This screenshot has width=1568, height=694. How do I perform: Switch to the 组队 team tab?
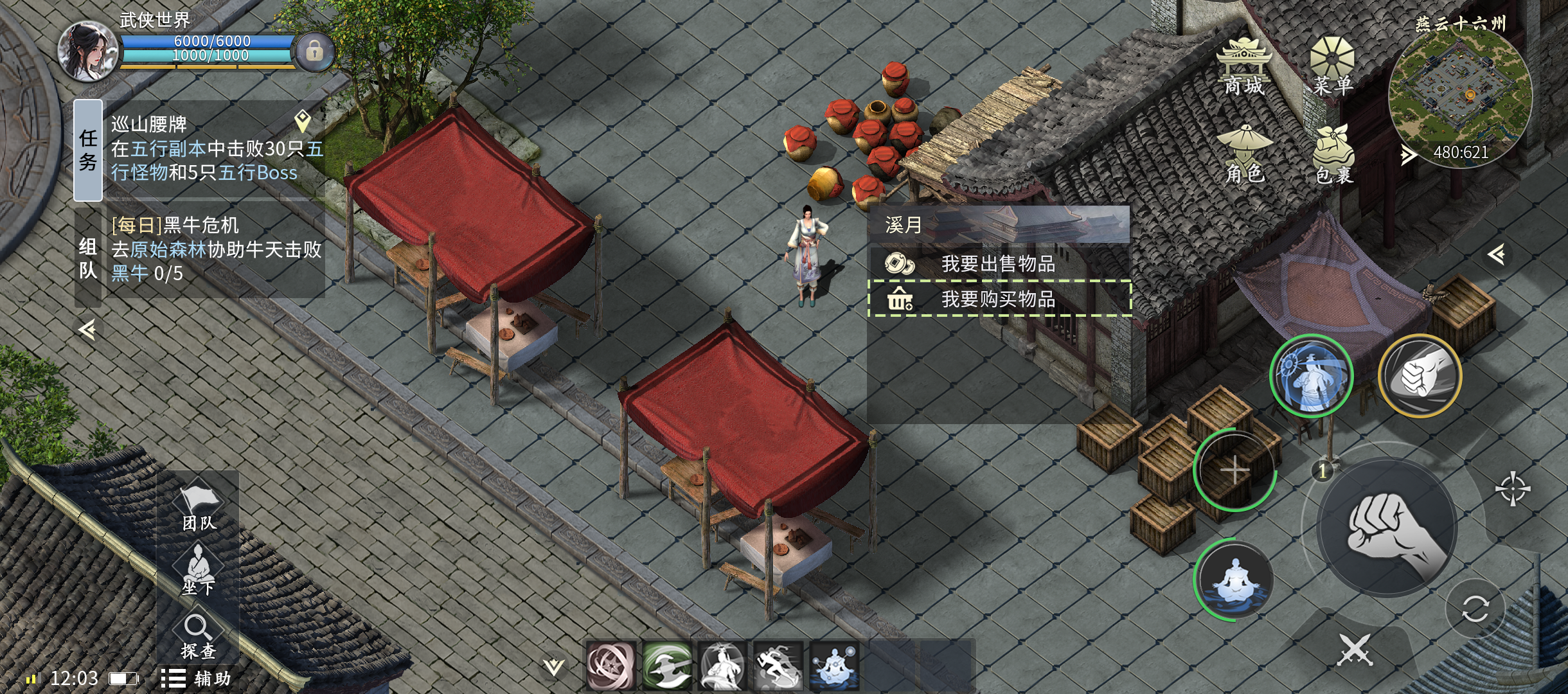[x=88, y=258]
